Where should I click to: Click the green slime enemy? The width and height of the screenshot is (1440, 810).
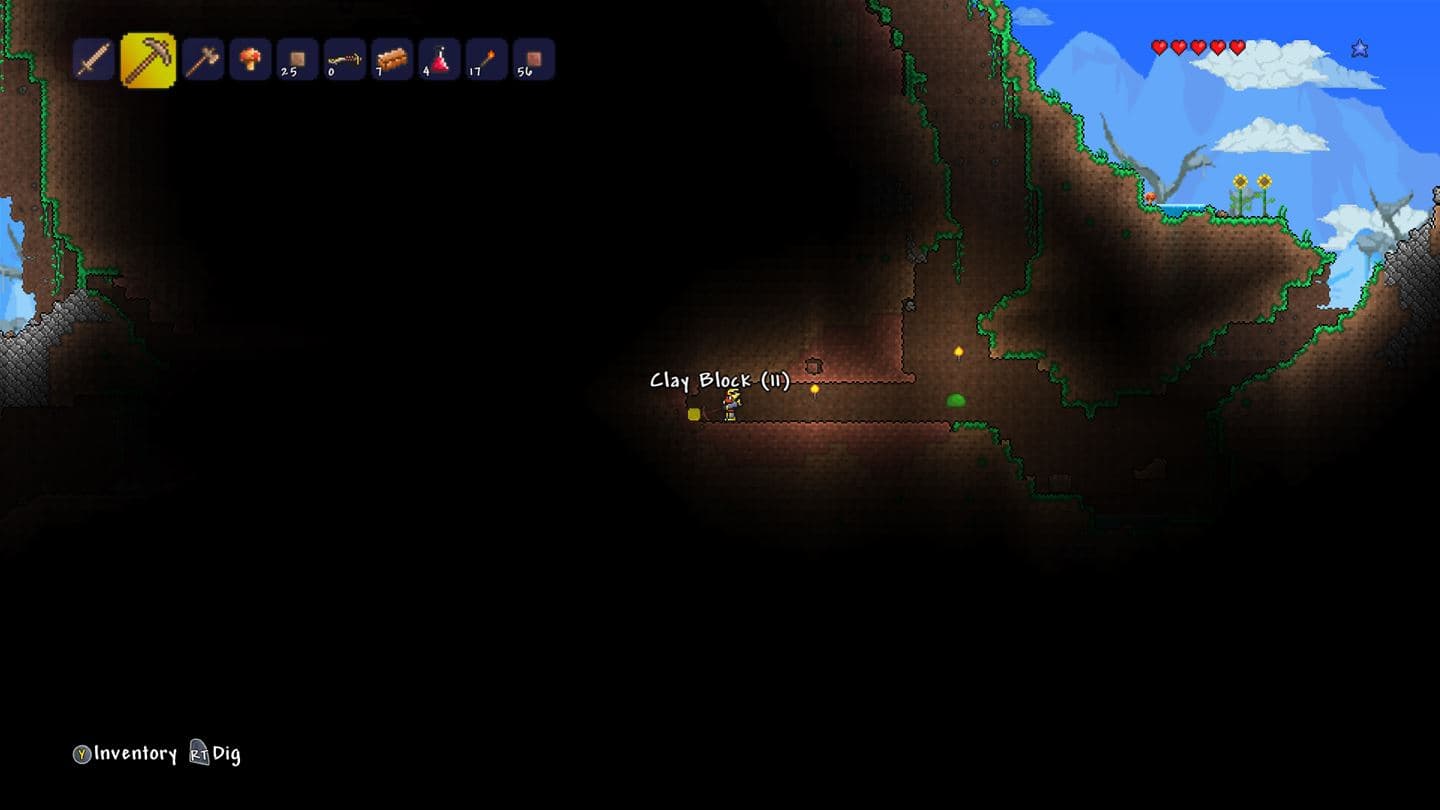pos(957,399)
